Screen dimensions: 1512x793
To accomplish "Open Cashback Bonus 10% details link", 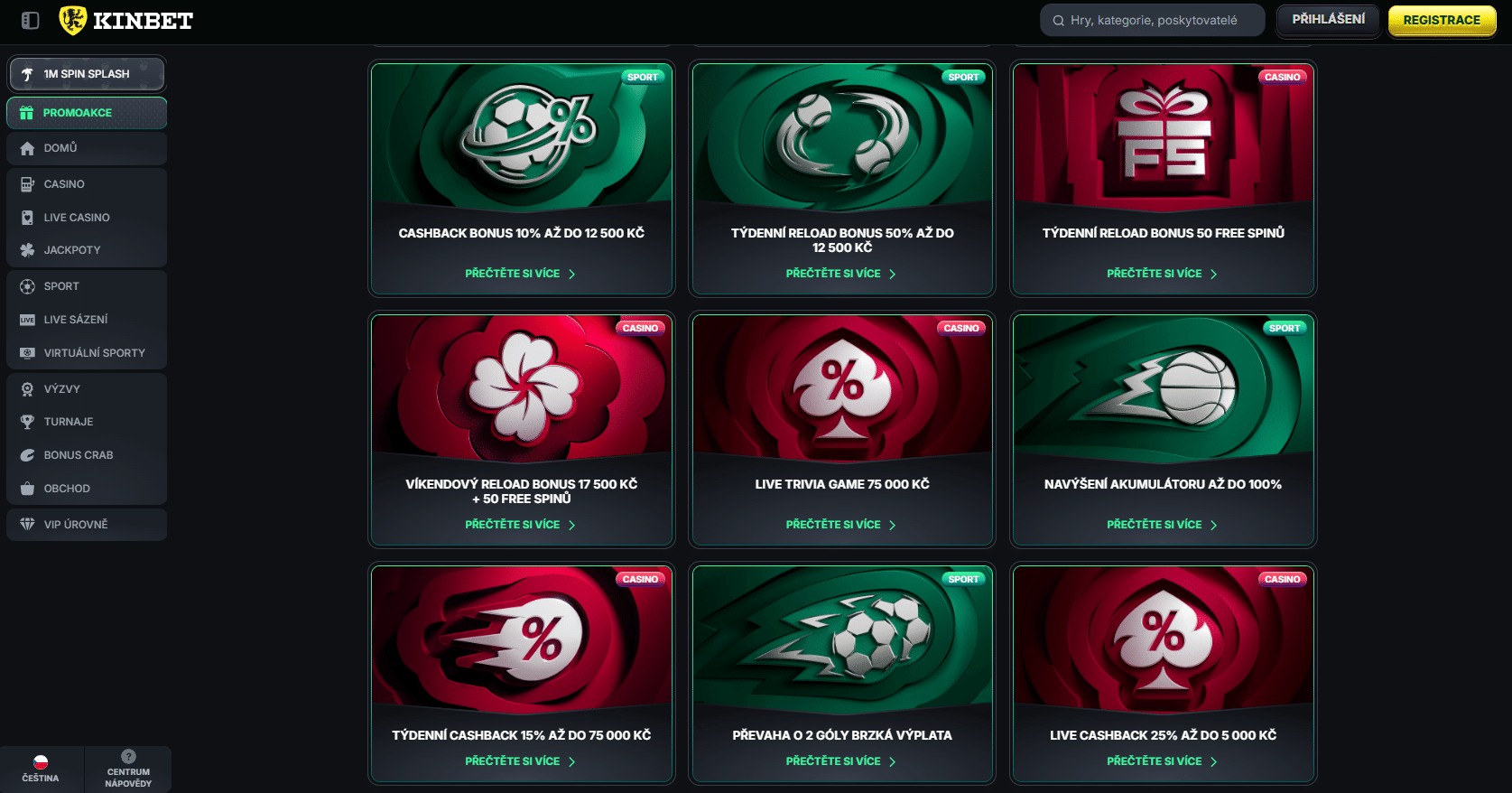I will pyautogui.click(x=521, y=273).
